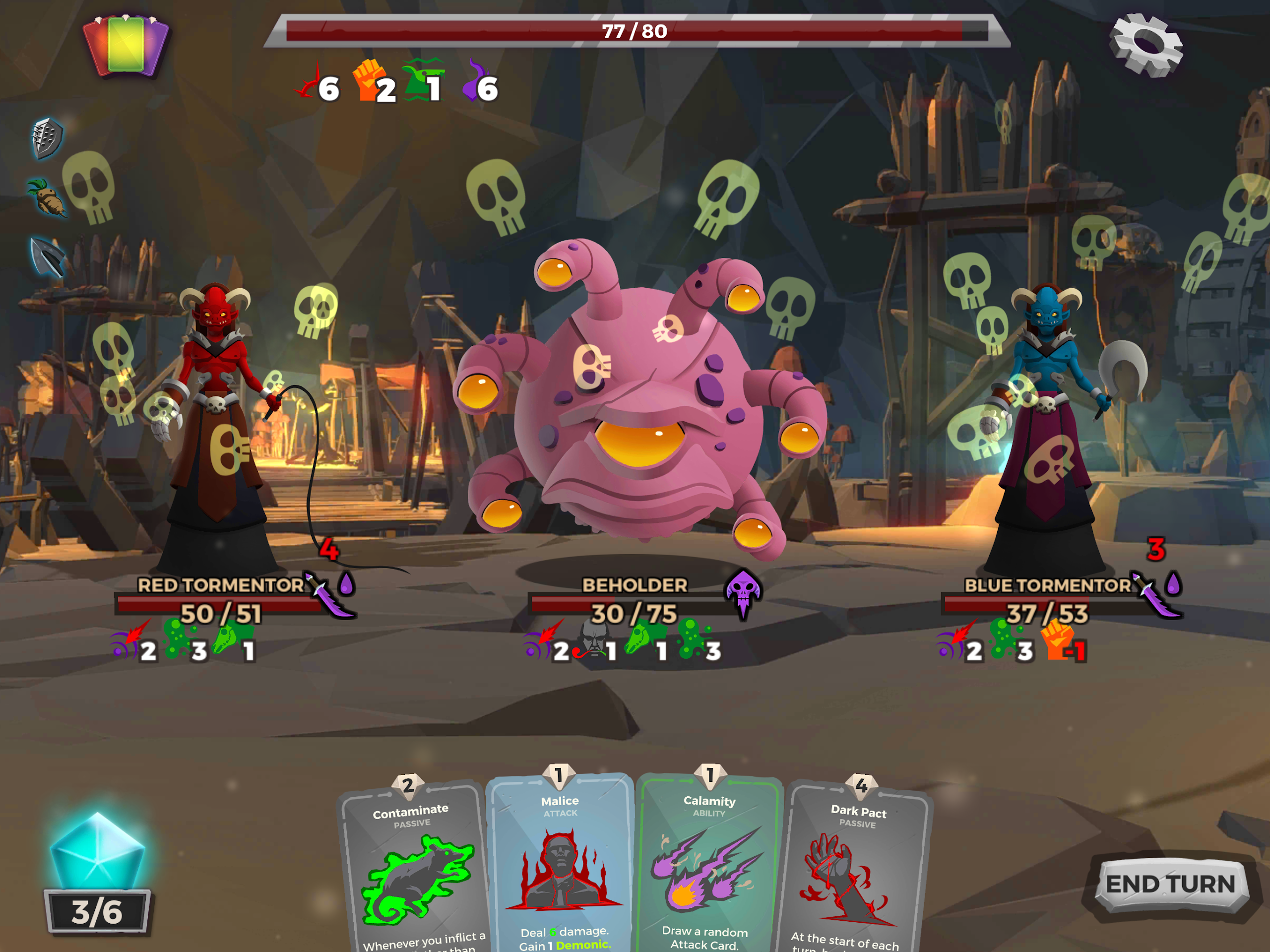The image size is (1270, 952).
Task: Inspect the arrowhead relic
Action: pos(47,256)
